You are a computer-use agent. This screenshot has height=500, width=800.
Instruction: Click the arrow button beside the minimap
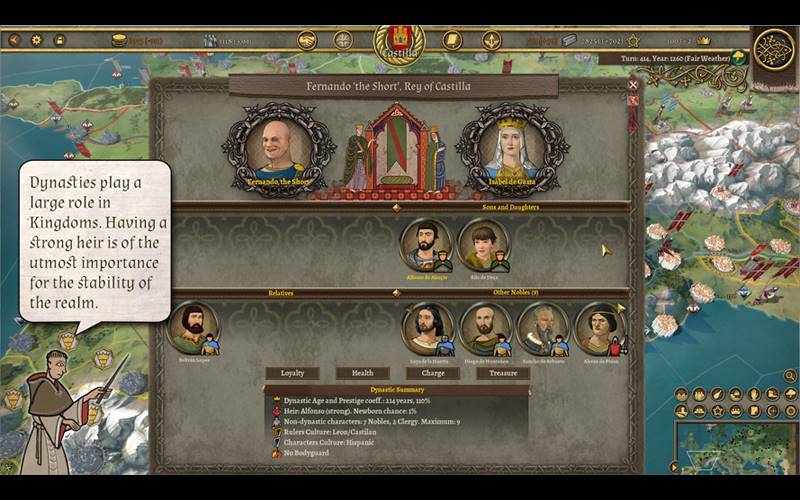[x=675, y=466]
